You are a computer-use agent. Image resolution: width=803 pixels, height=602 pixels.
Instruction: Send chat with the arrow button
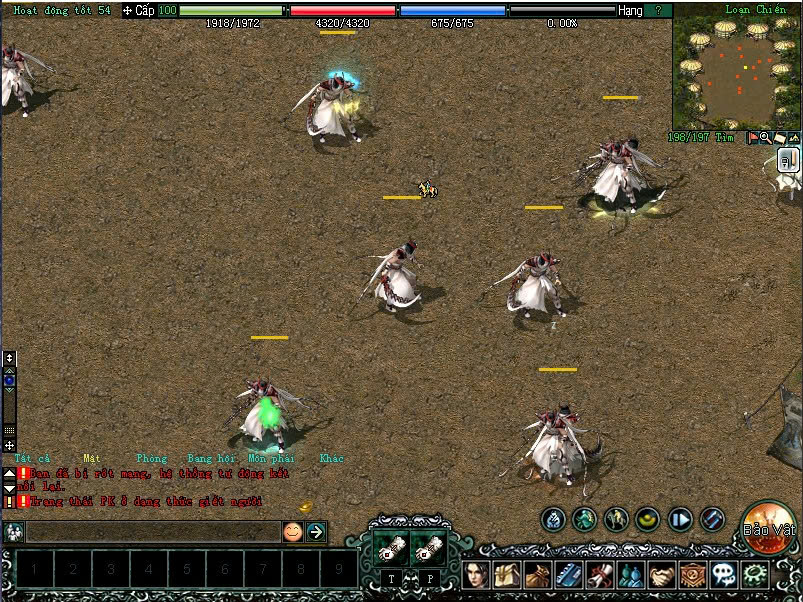pos(316,532)
